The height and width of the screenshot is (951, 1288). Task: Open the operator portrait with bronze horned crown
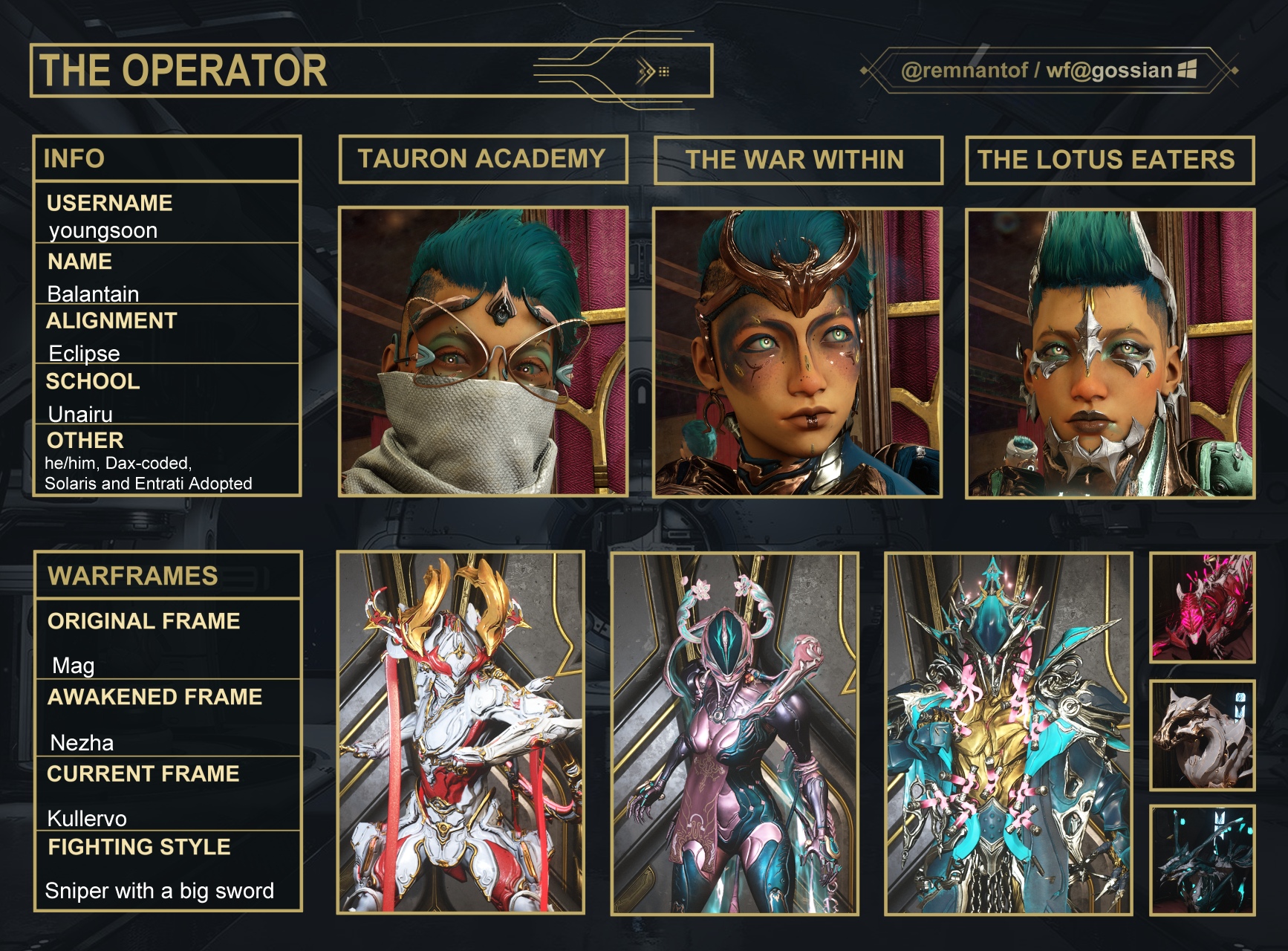[797, 352]
